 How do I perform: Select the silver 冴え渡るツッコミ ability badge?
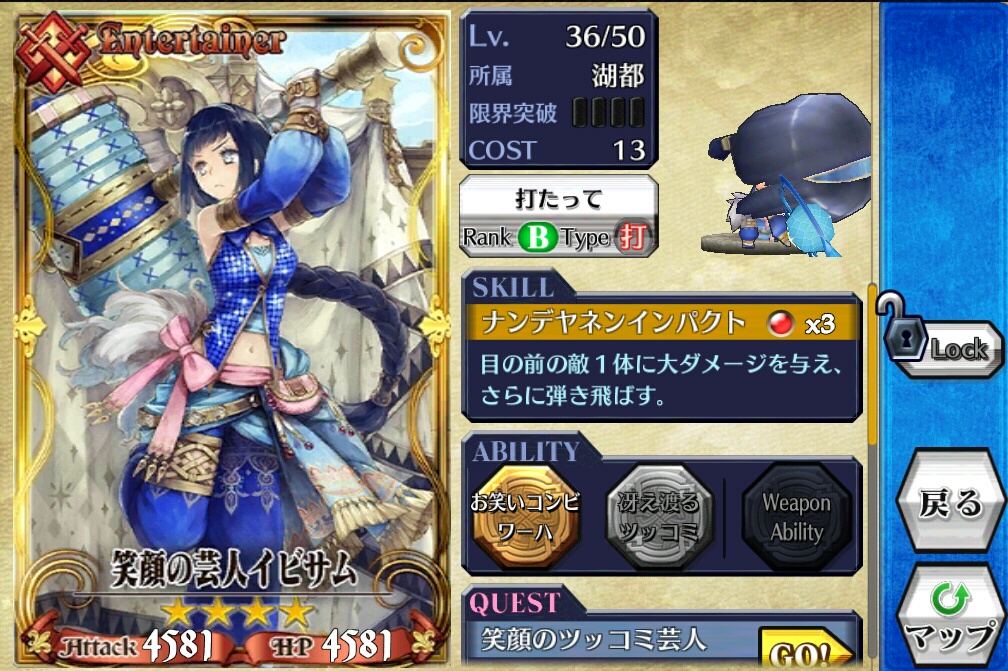tap(659, 516)
